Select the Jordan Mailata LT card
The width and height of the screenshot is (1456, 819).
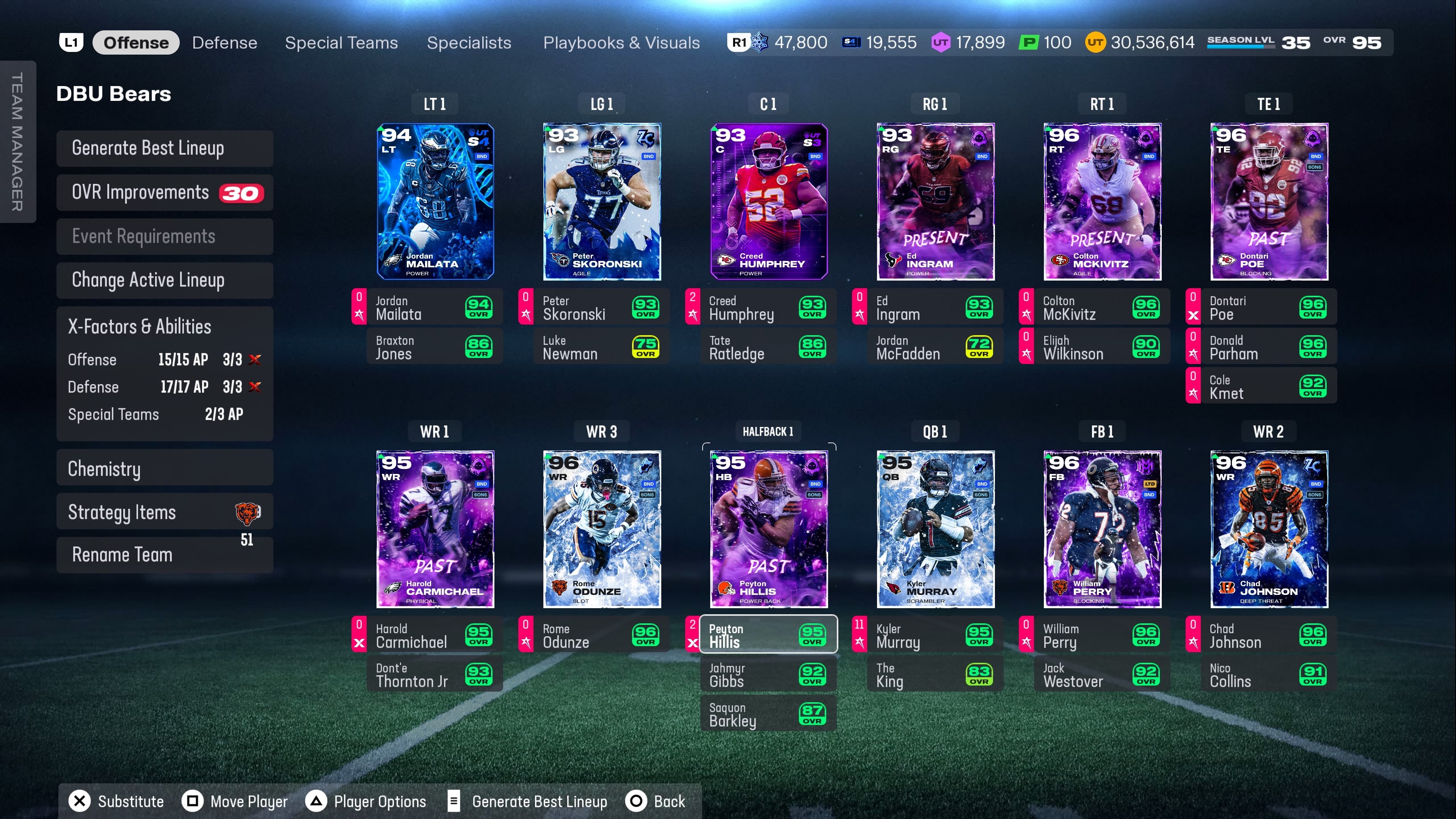click(435, 202)
